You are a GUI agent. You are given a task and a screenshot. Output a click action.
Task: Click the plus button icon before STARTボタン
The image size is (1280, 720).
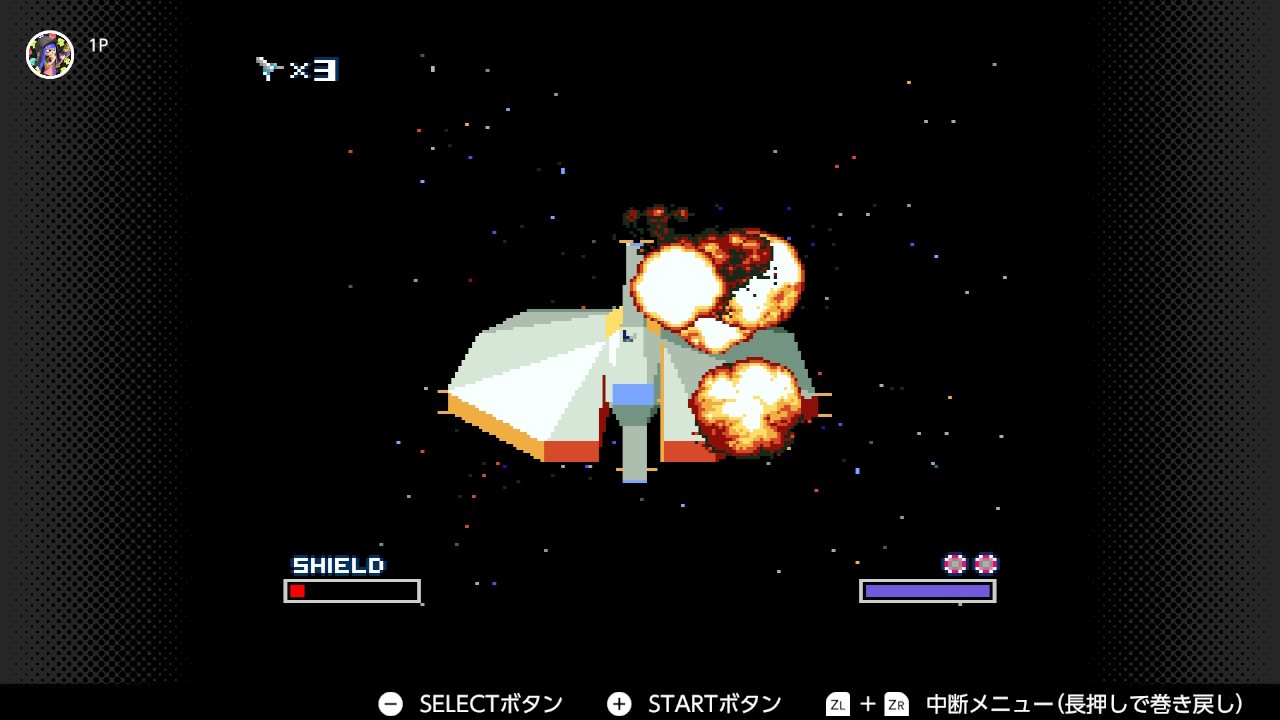pyautogui.click(x=620, y=703)
